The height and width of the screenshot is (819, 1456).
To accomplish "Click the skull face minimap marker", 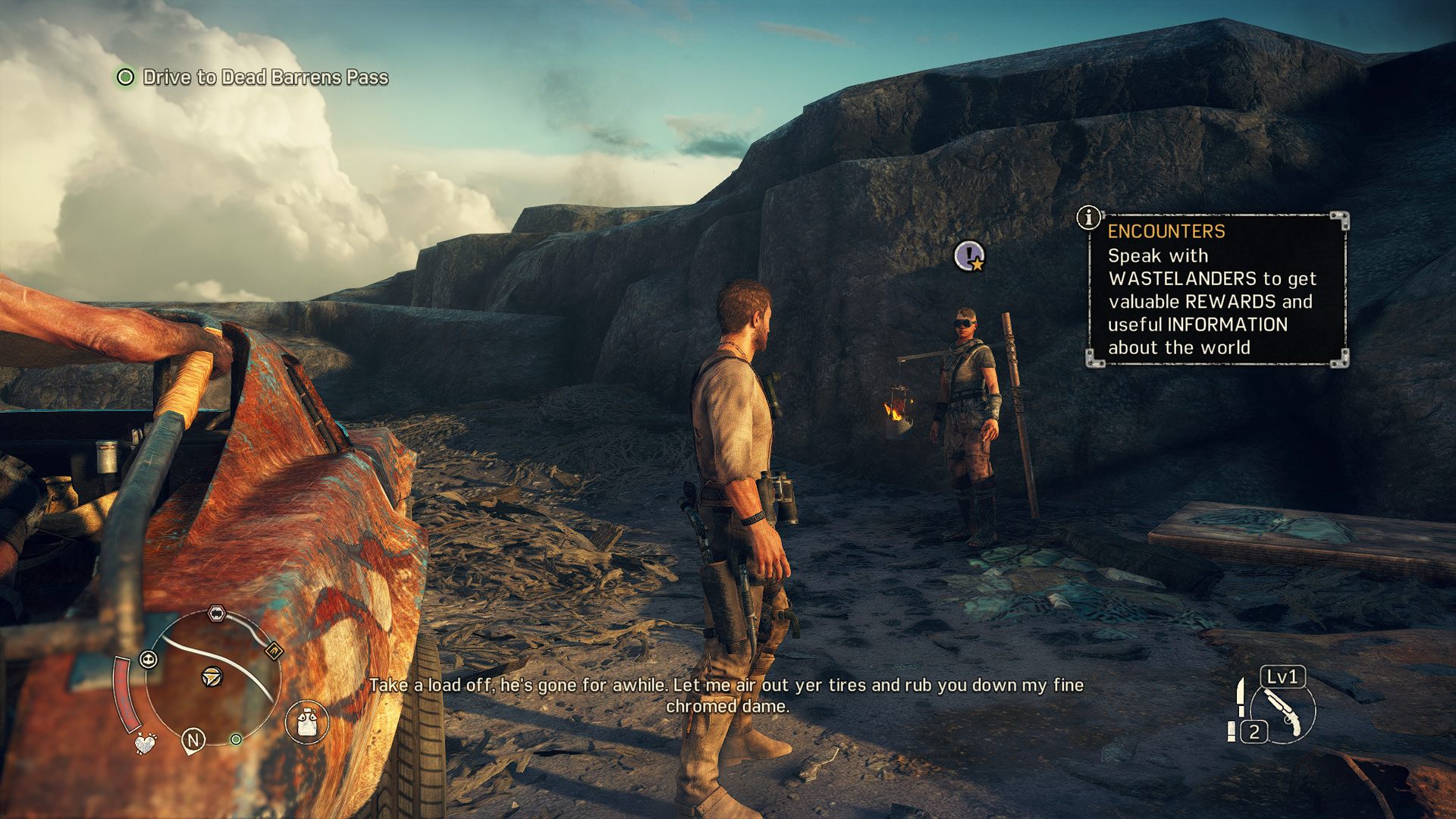I will 149,659.
